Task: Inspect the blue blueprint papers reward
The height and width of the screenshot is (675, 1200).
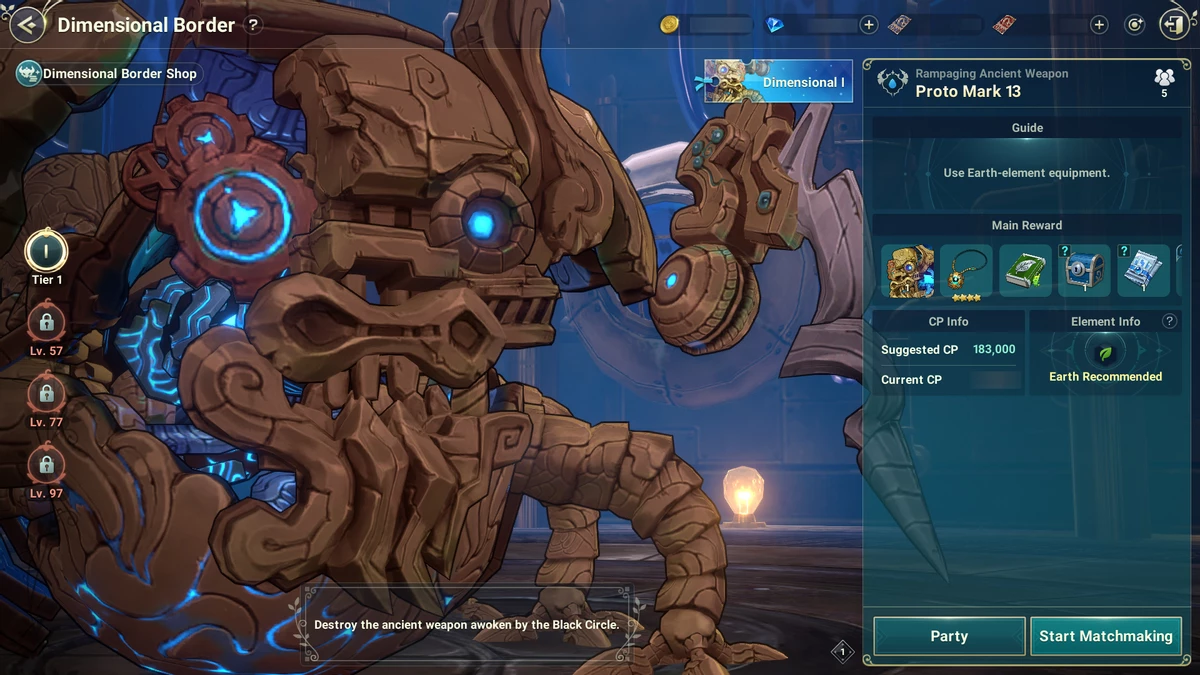Action: click(1143, 271)
